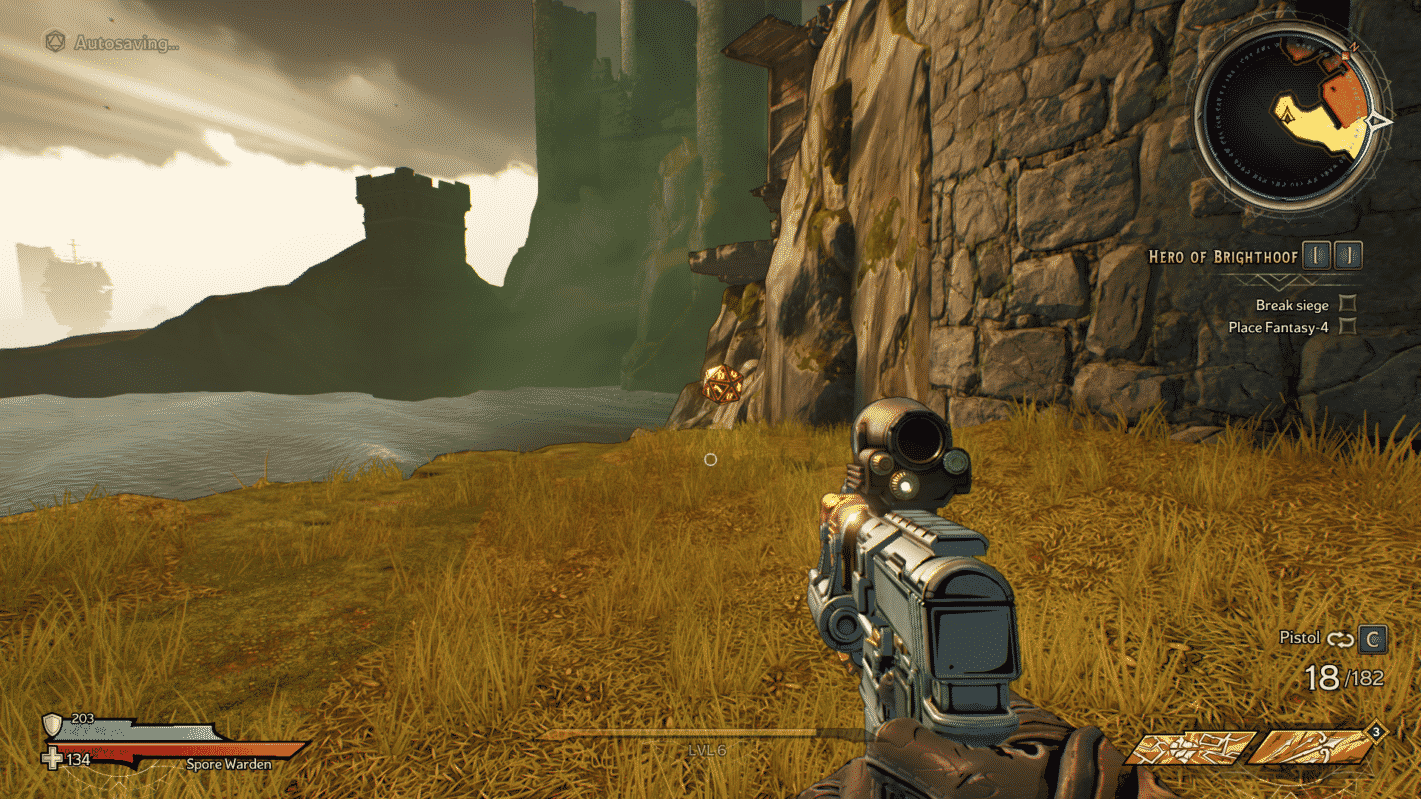Click the white shield ward icon
Image resolution: width=1421 pixels, height=799 pixels.
(x=52, y=724)
